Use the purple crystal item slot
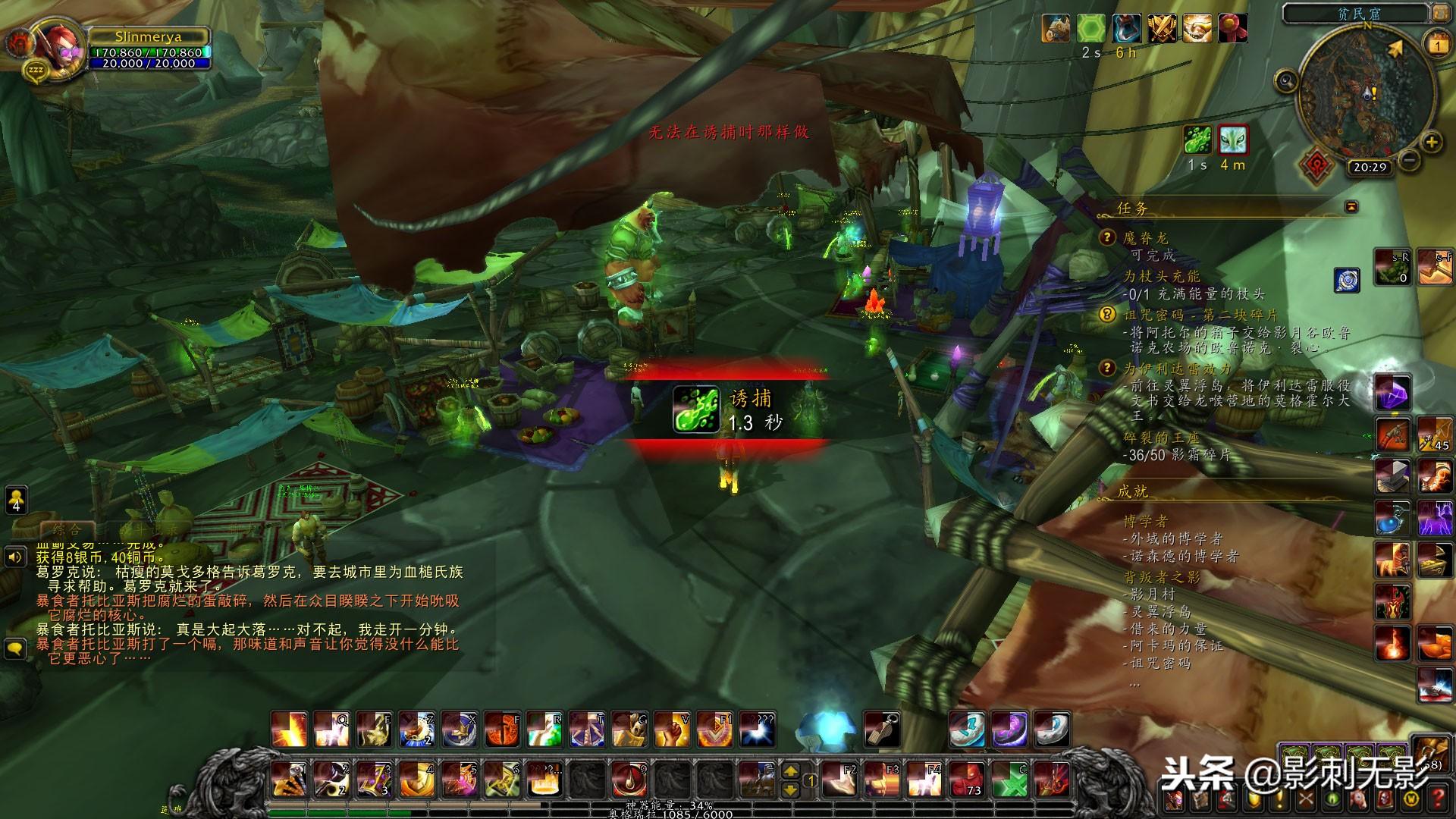 tap(1393, 393)
